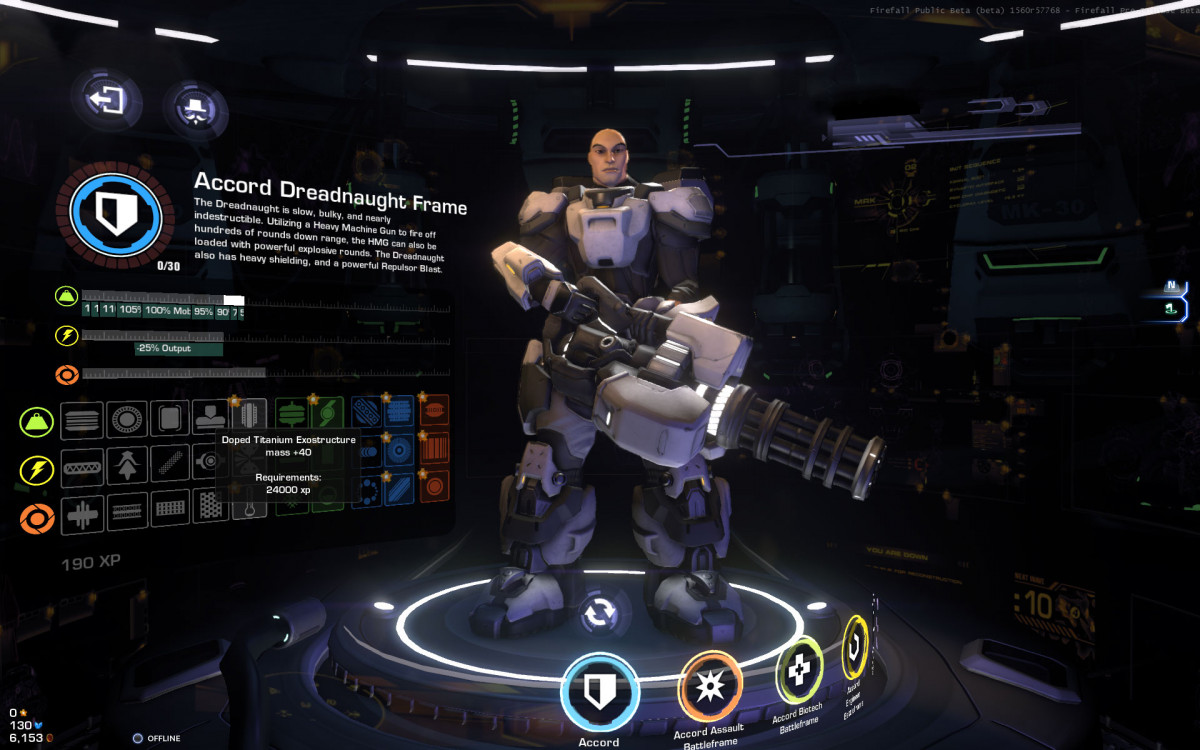
Task: Select the green mass weight category icon
Action: click(x=37, y=421)
